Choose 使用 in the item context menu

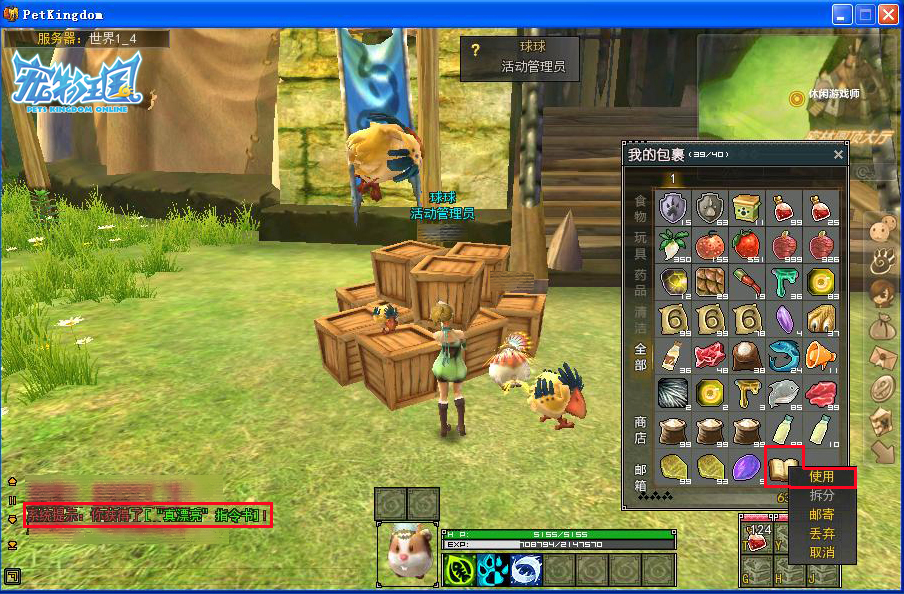pyautogui.click(x=821, y=477)
